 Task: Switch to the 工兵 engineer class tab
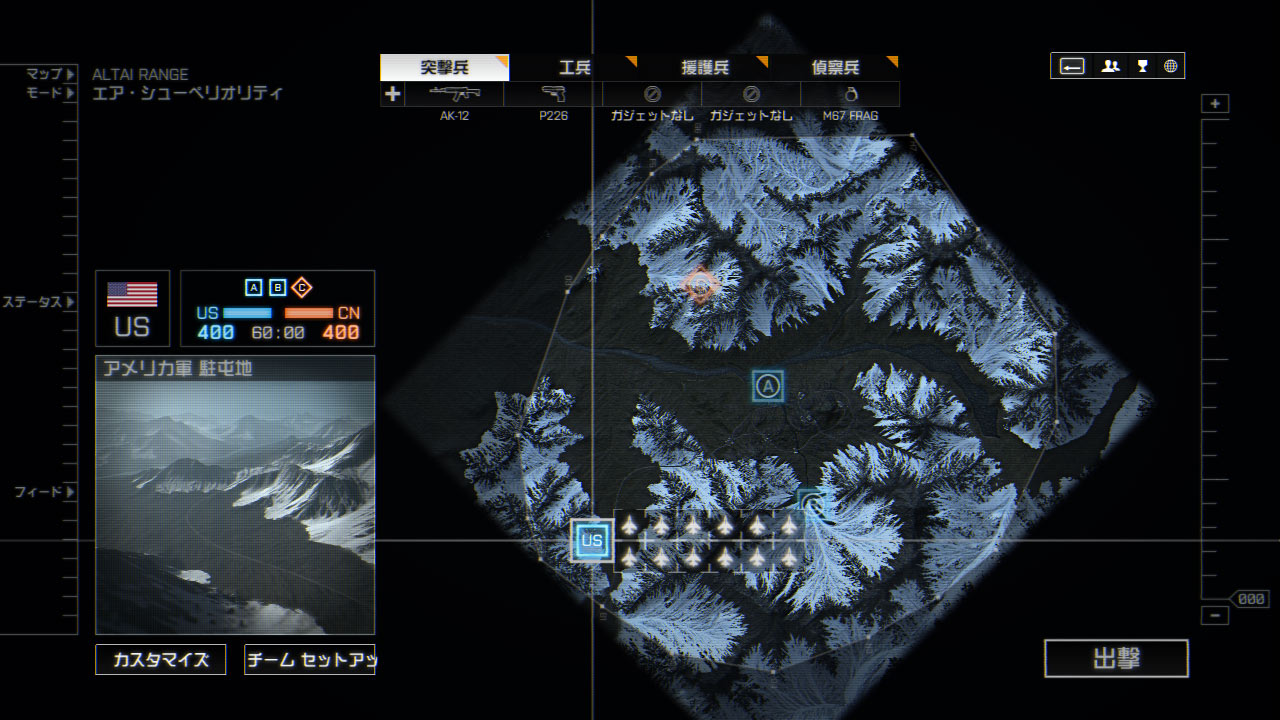pyautogui.click(x=575, y=68)
